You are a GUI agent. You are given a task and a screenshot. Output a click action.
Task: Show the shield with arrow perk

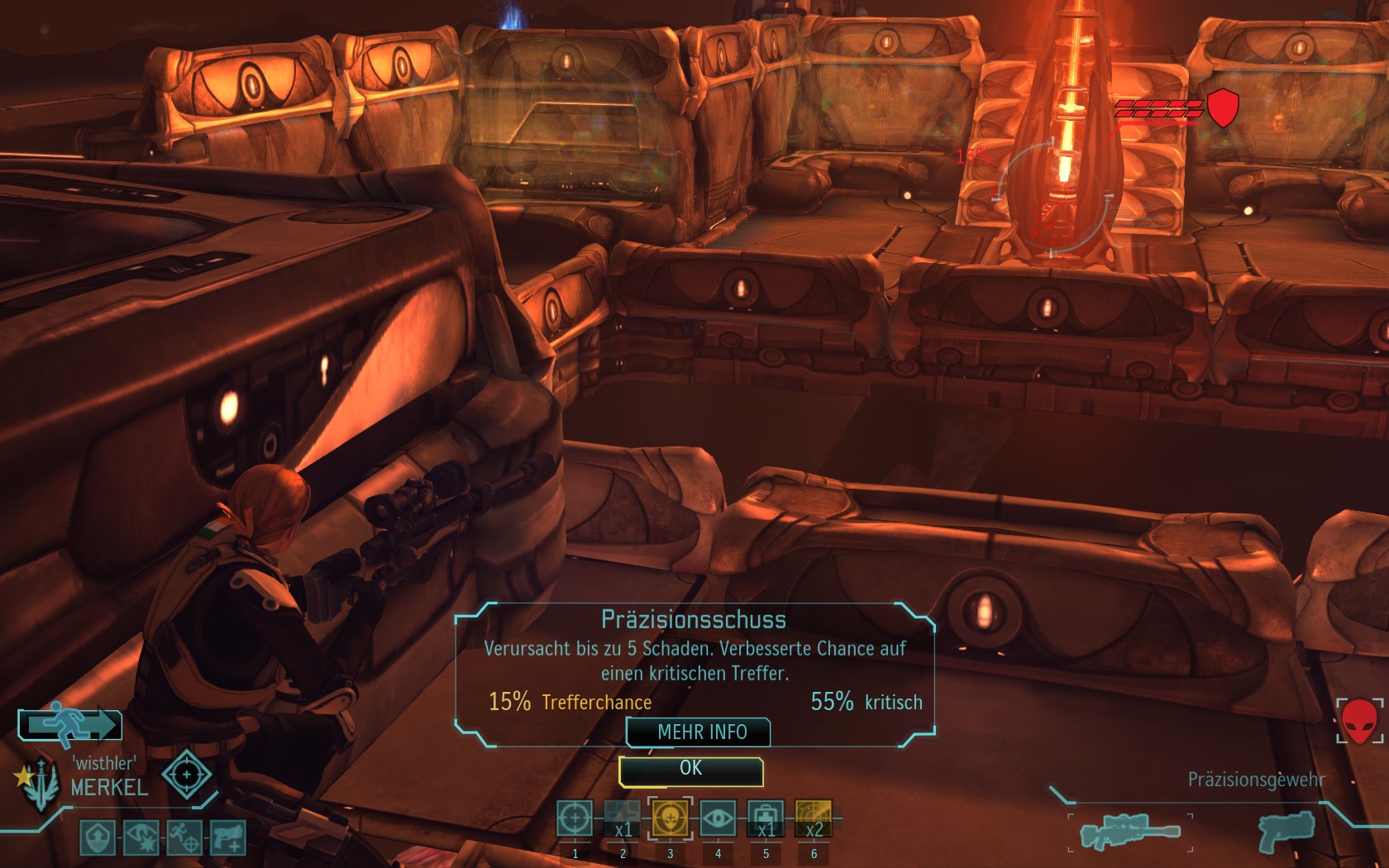[98, 838]
